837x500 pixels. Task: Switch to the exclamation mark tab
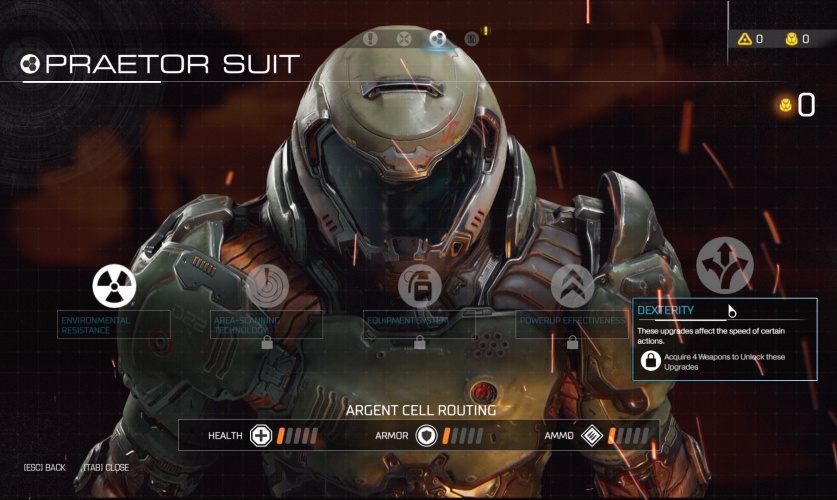[371, 39]
